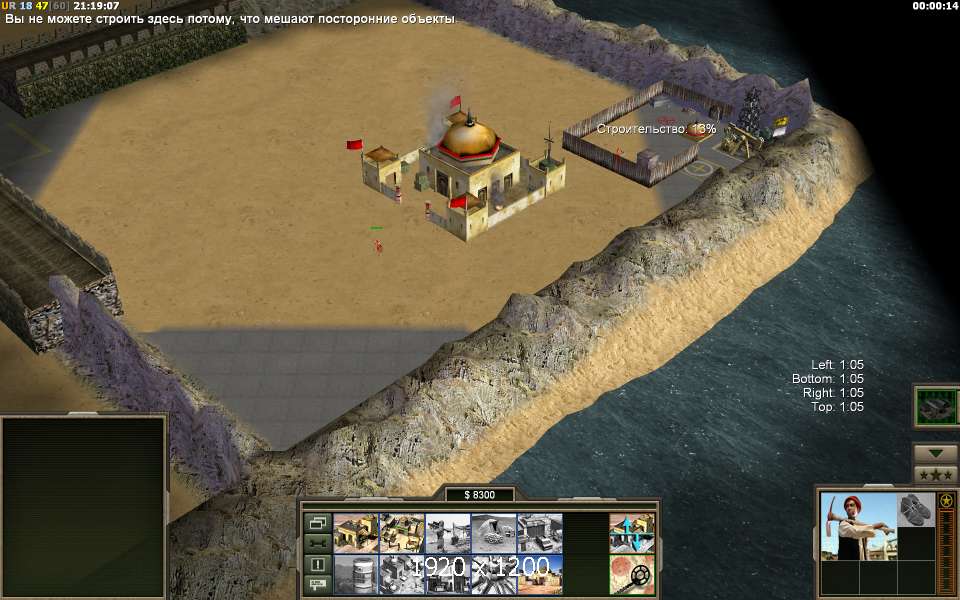Screen dimensions: 960x600
Task: Click the down-arrow button above the stars
Action: tap(935, 453)
